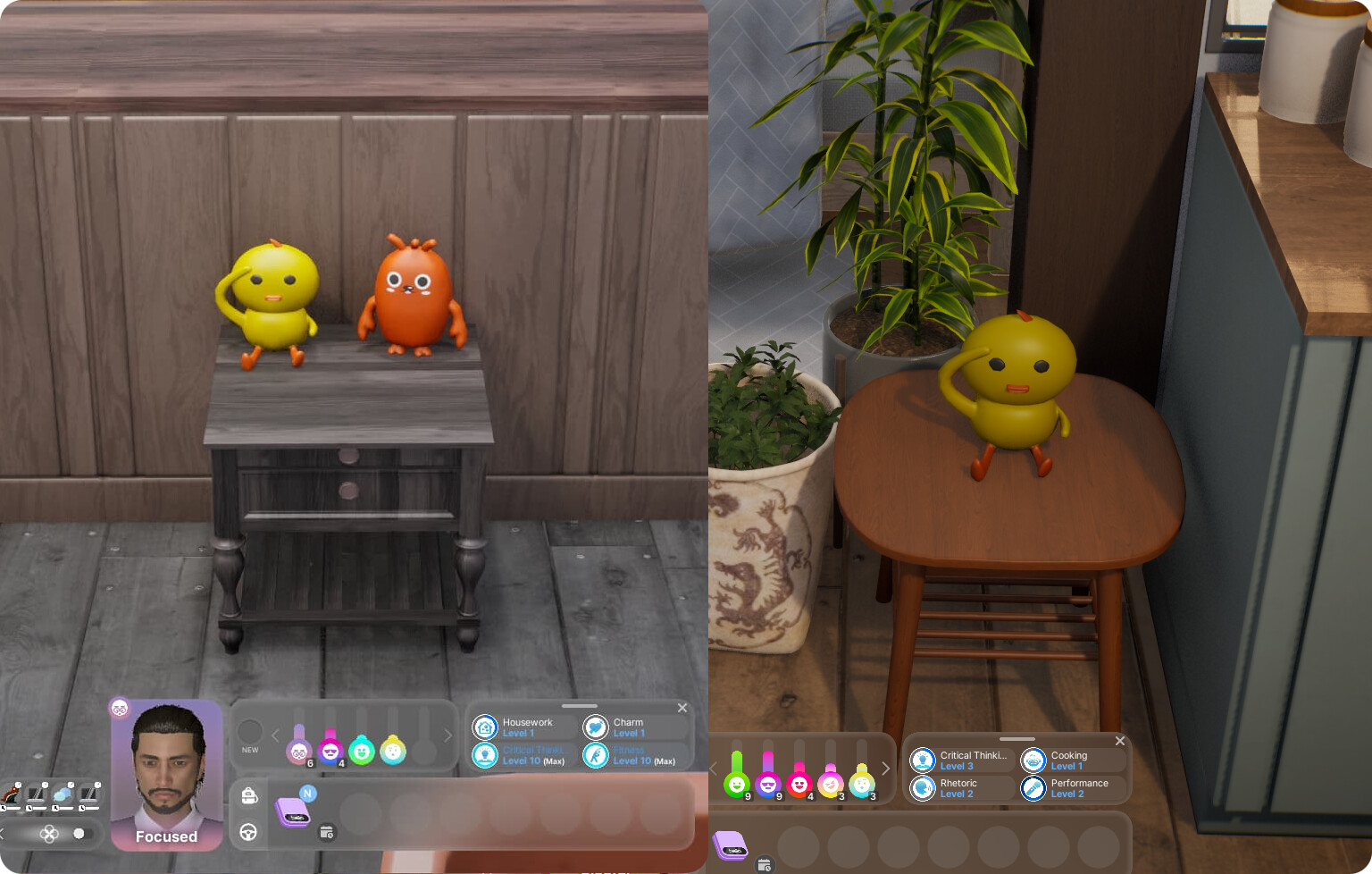1372x874 pixels.
Task: Open the steering wheel driving menu
Action: 249,833
